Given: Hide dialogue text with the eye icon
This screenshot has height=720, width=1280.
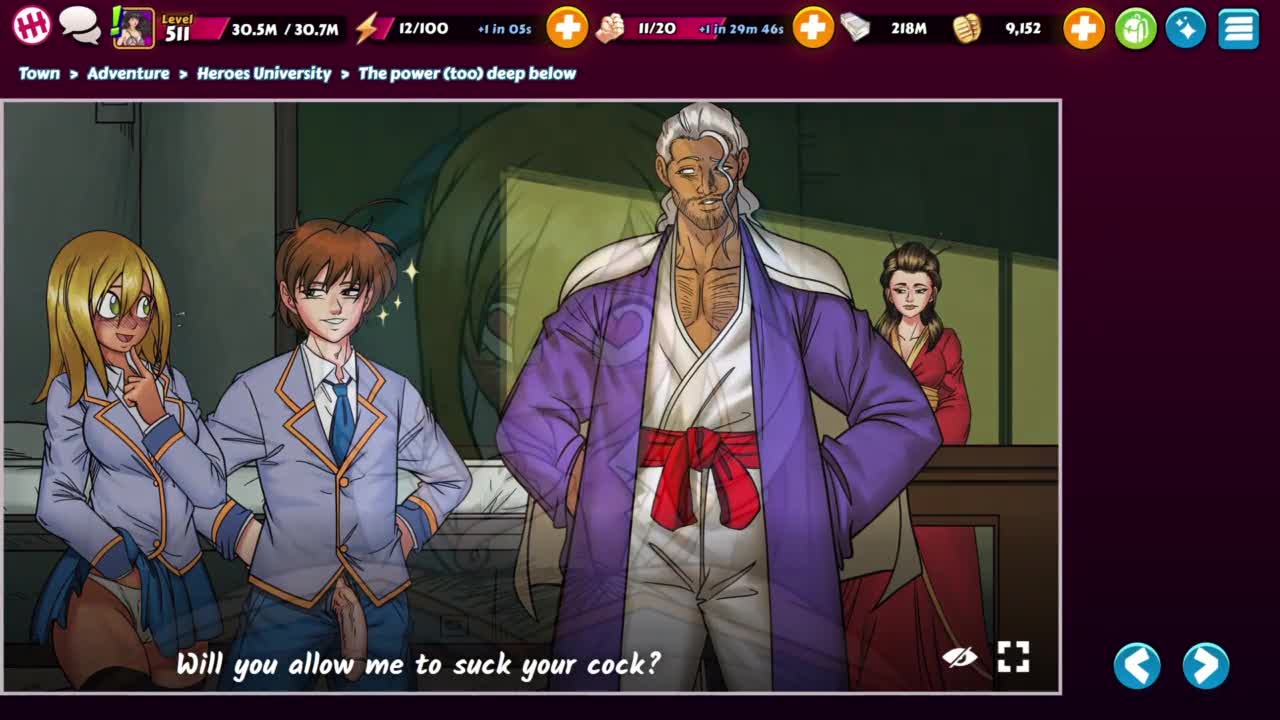Looking at the screenshot, I should (x=959, y=657).
